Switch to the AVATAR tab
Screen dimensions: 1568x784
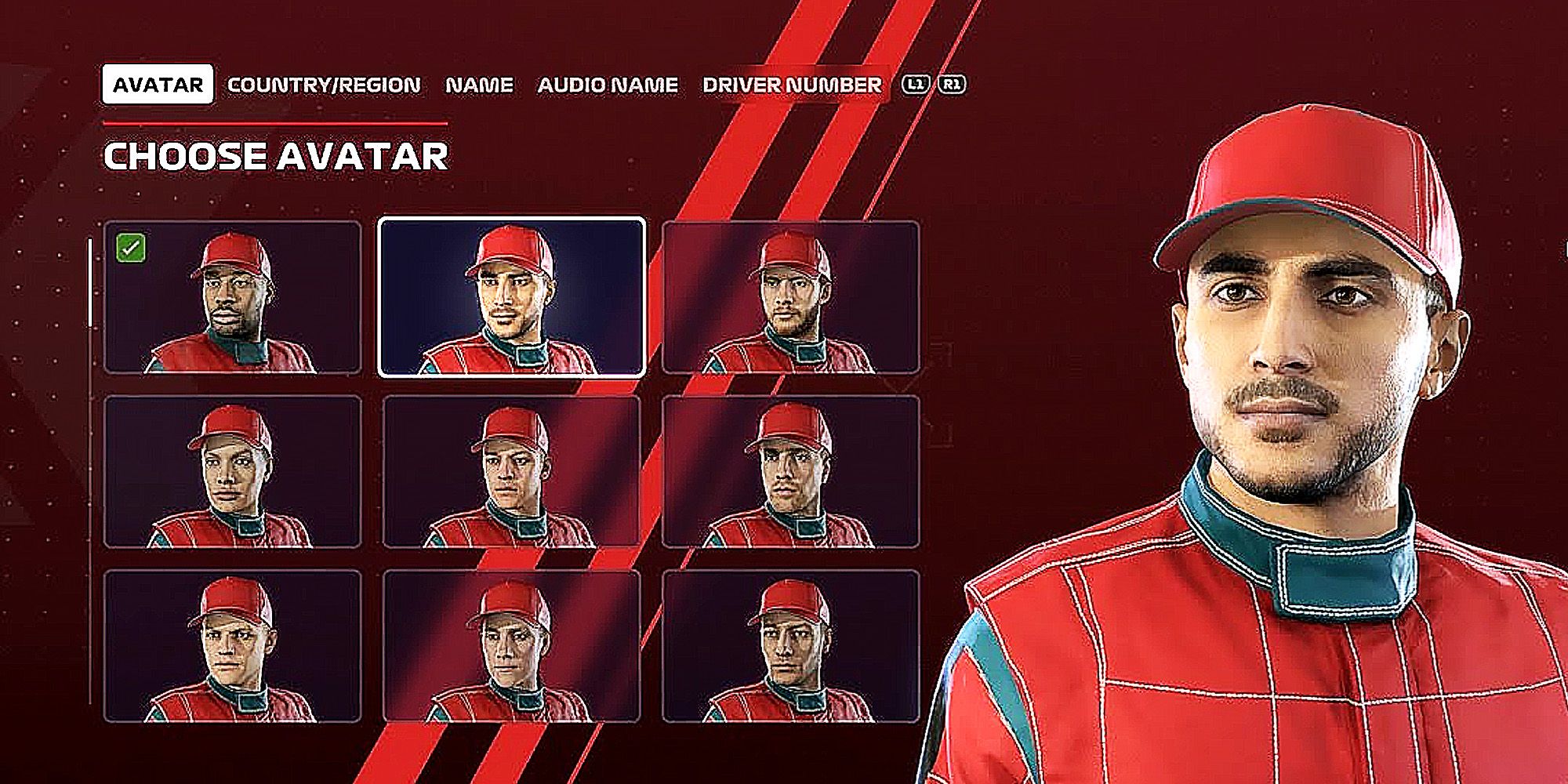[157, 85]
